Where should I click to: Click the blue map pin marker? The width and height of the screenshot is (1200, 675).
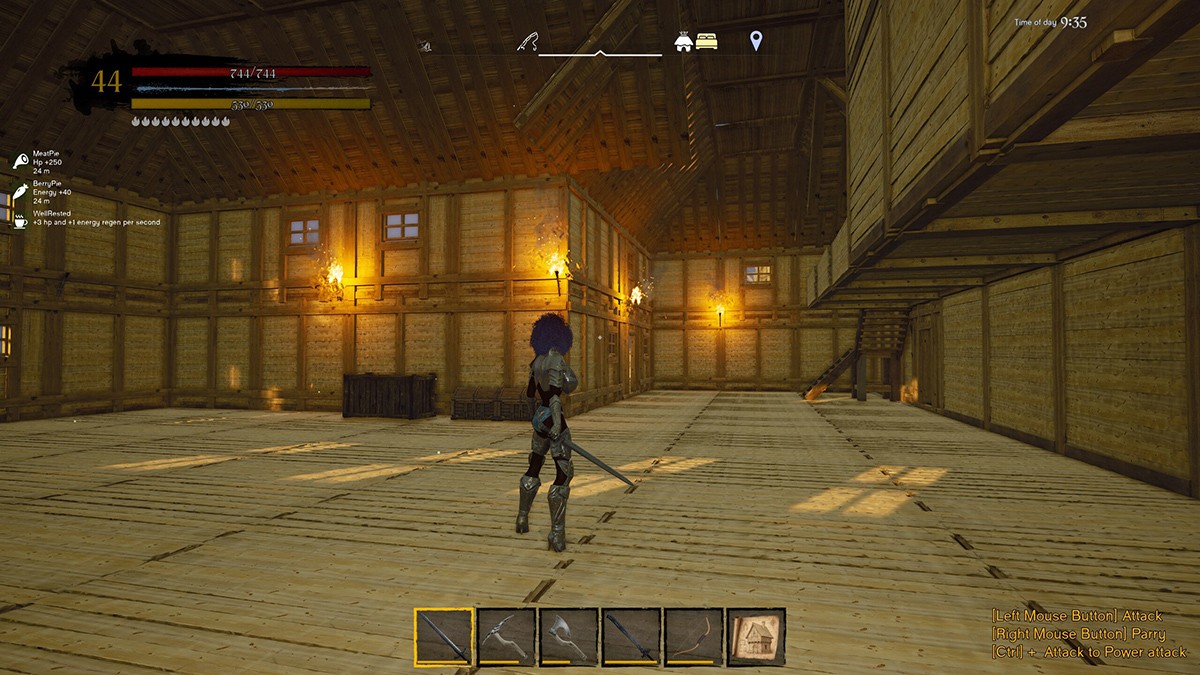click(x=756, y=40)
